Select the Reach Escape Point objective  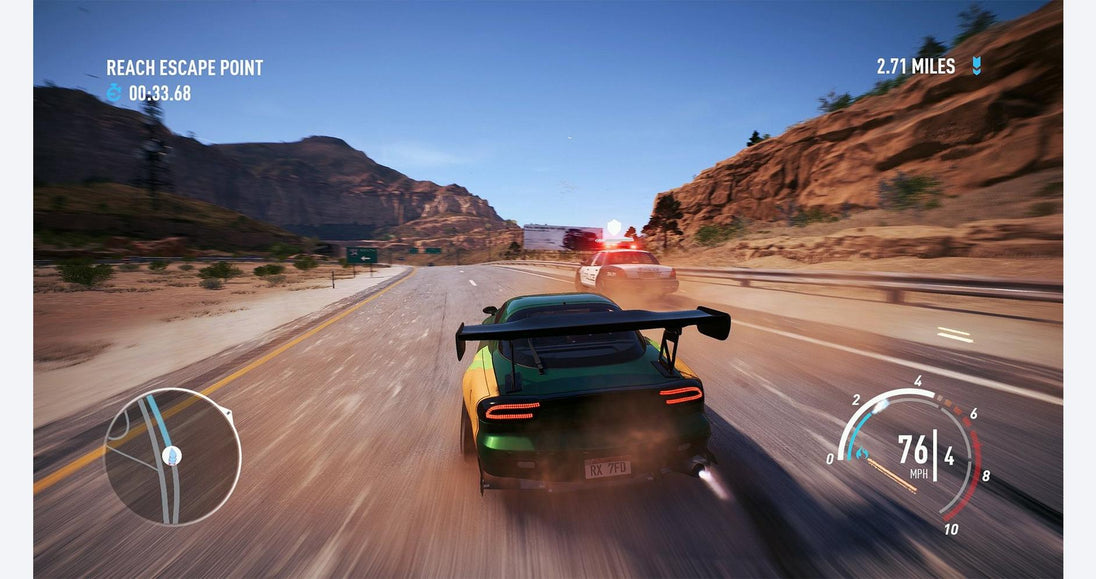(185, 68)
